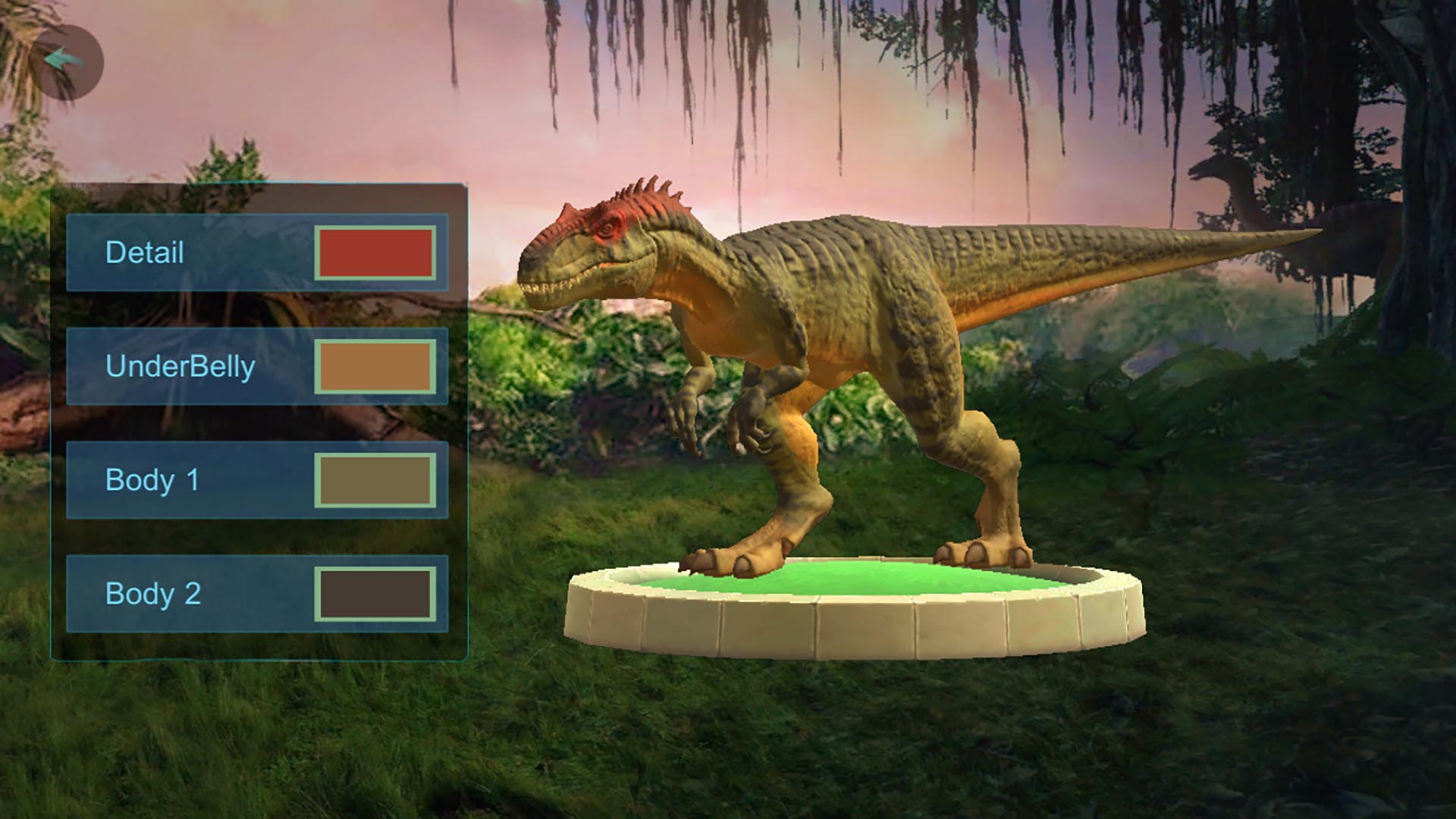Screen dimensions: 1456x819
Task: Click the UnderBelly label text
Action: coord(182,368)
